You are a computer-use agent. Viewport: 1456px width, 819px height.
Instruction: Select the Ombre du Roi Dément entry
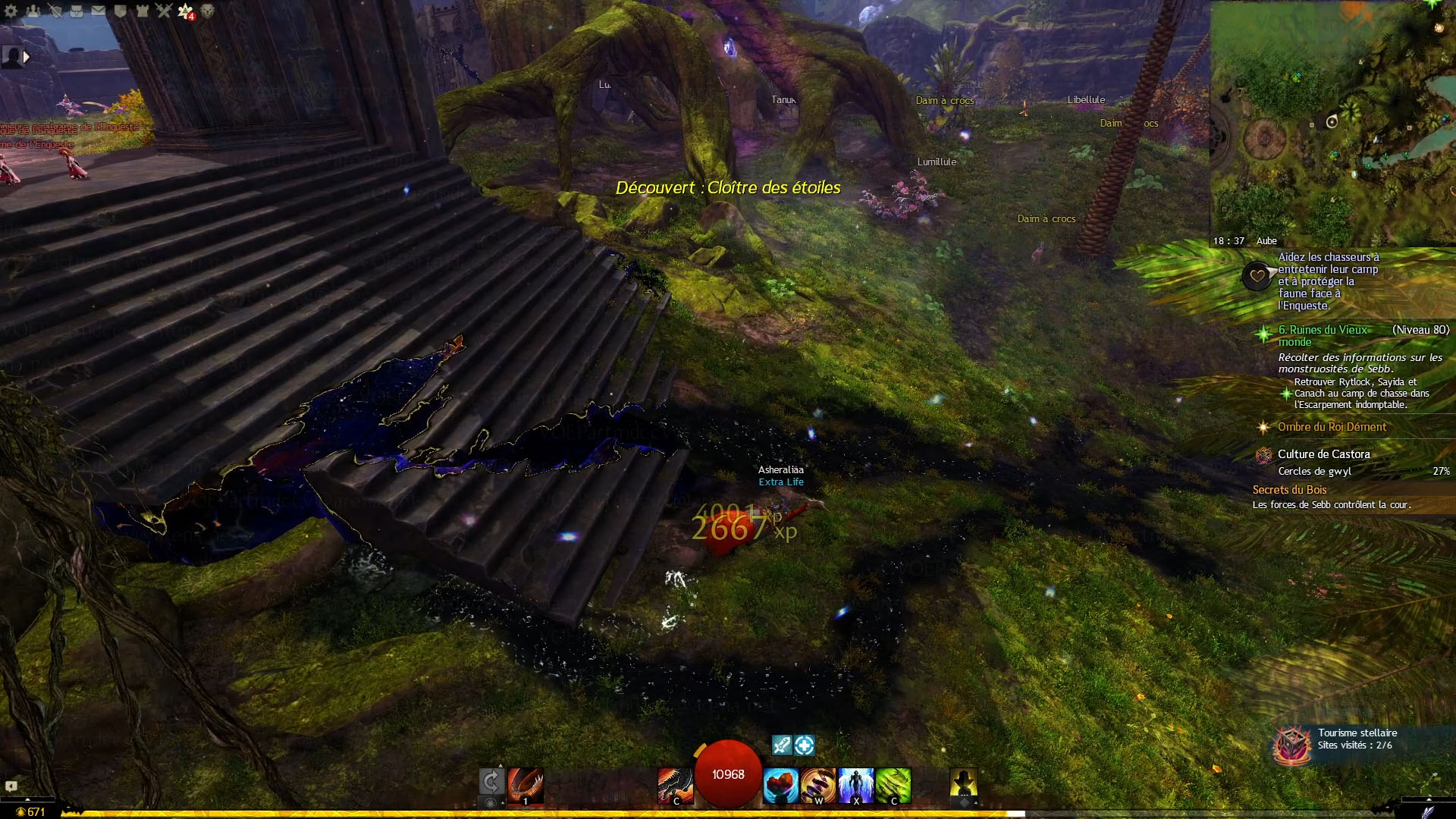coord(1332,427)
